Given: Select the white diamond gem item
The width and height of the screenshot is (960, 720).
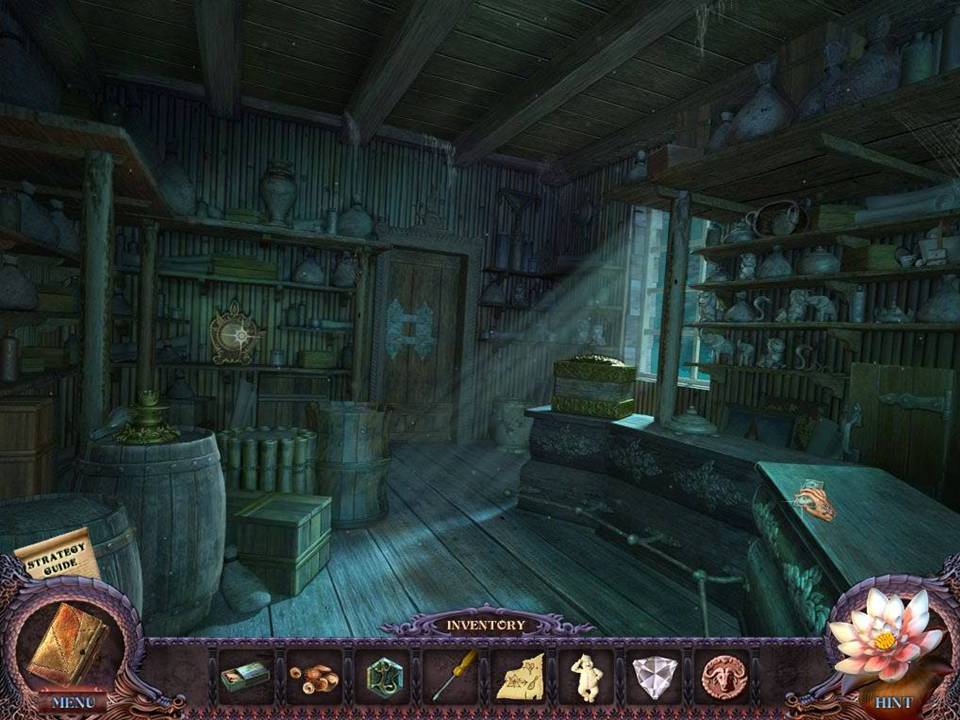Looking at the screenshot, I should click(x=654, y=677).
